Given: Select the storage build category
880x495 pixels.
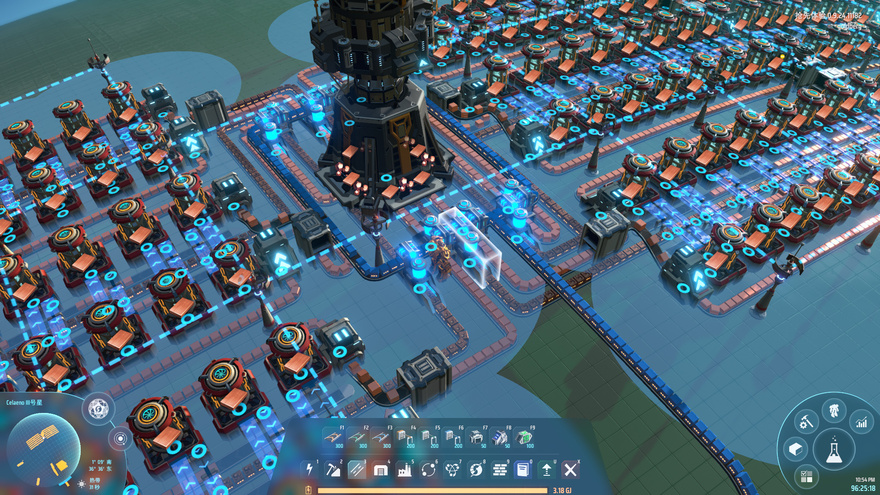Looking at the screenshot, I should pyautogui.click(x=381, y=469).
